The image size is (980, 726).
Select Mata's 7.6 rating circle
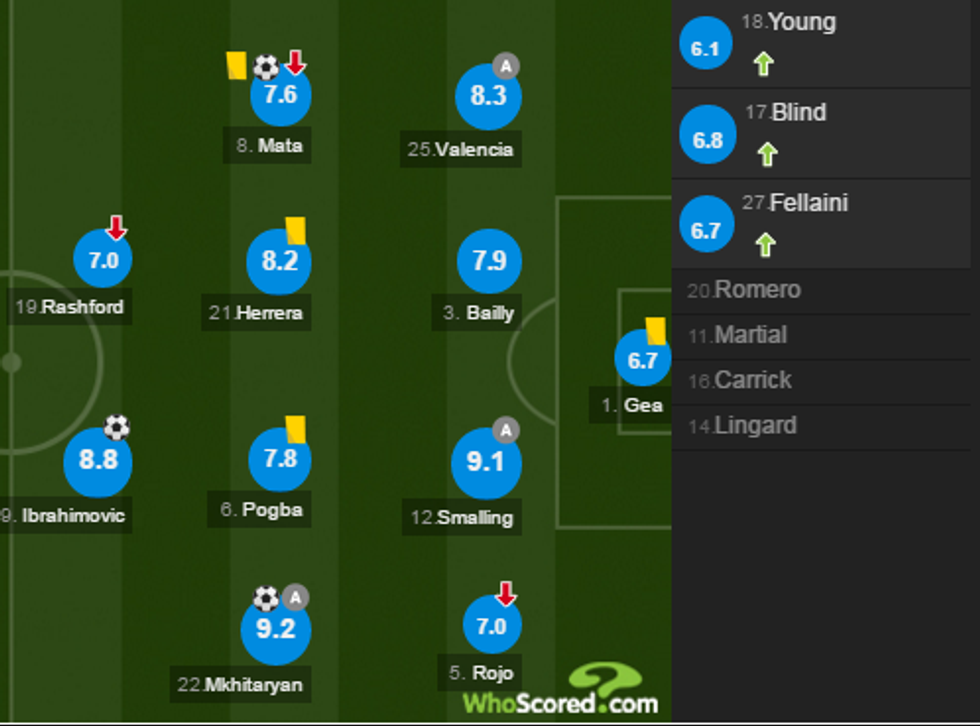click(x=280, y=96)
